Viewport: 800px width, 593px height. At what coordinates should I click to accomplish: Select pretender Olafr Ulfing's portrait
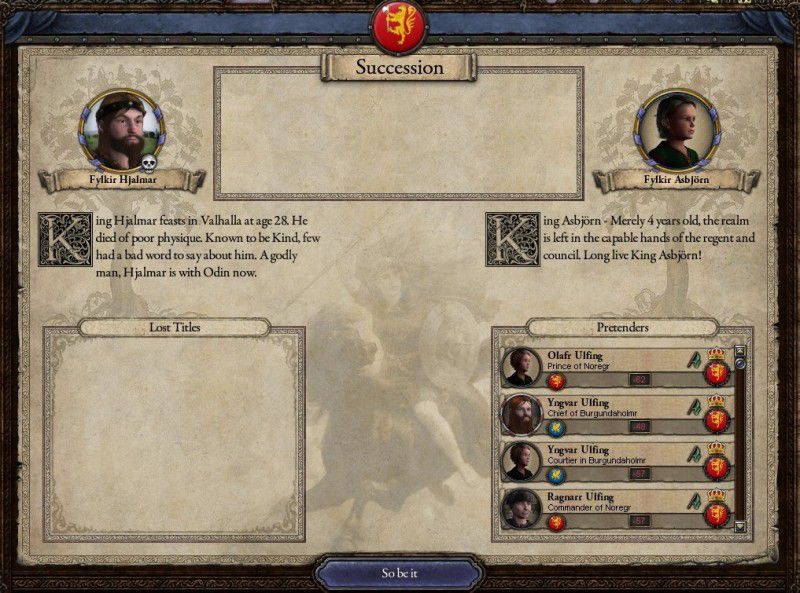tap(522, 367)
